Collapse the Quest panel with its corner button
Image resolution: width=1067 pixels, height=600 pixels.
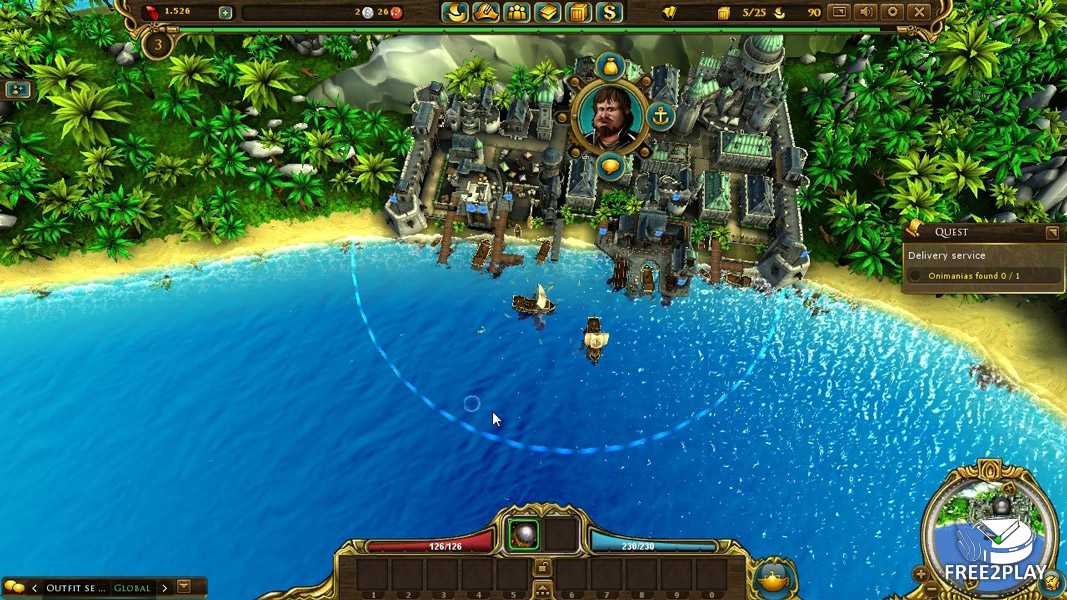pyautogui.click(x=1052, y=233)
